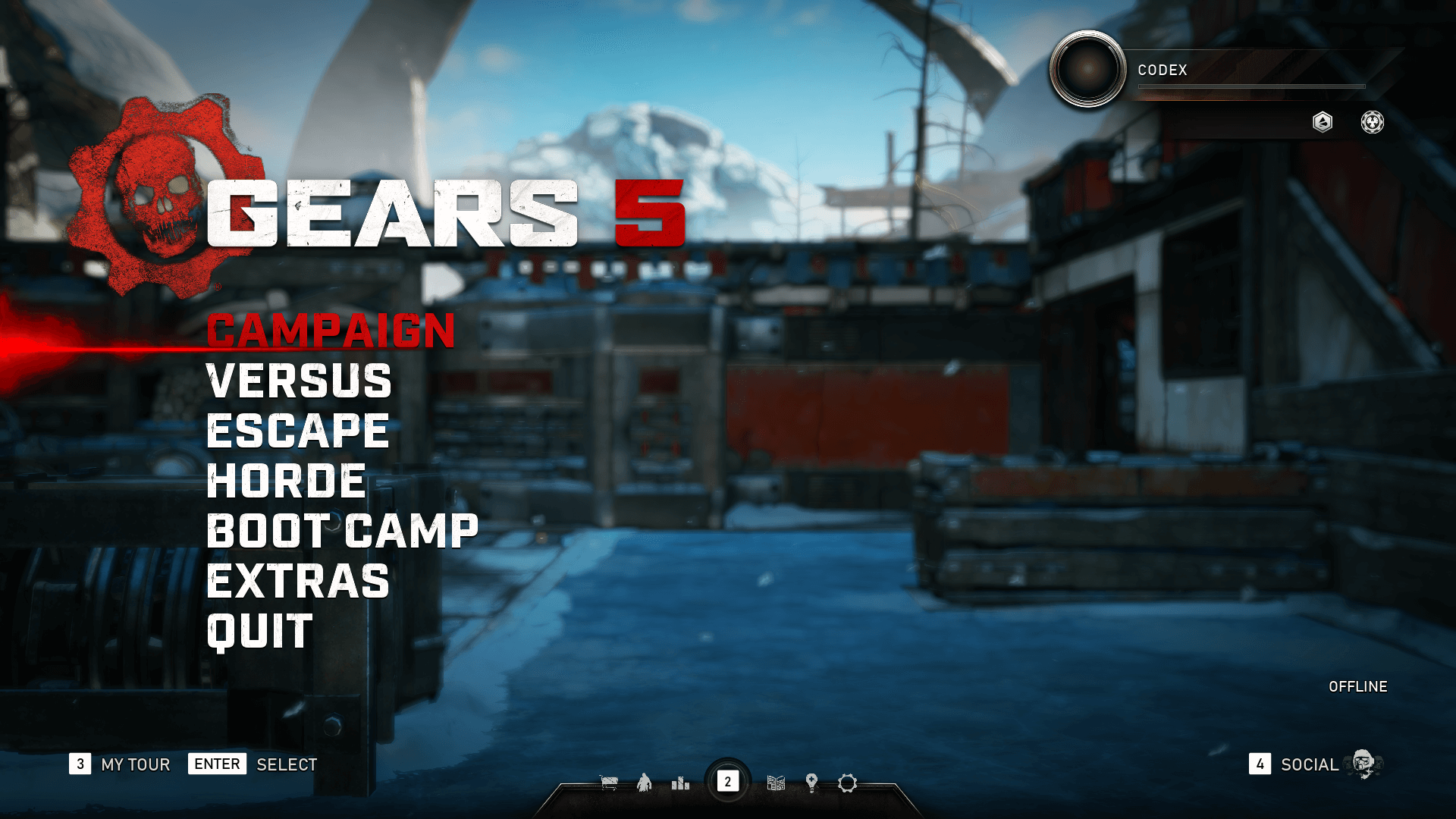Image resolution: width=1456 pixels, height=819 pixels.
Task: Open ESCAPE mode
Action: pyautogui.click(x=297, y=432)
